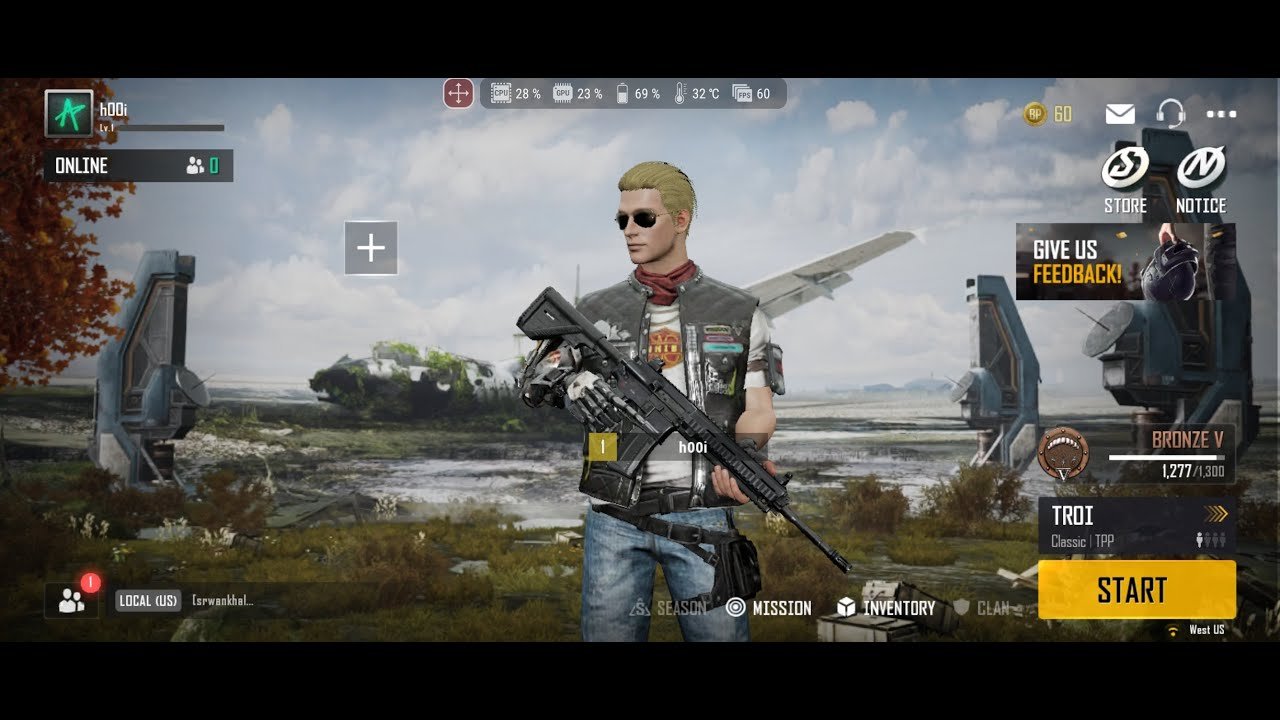This screenshot has width=1280, height=720.
Task: Open the Inventory
Action: (x=886, y=607)
